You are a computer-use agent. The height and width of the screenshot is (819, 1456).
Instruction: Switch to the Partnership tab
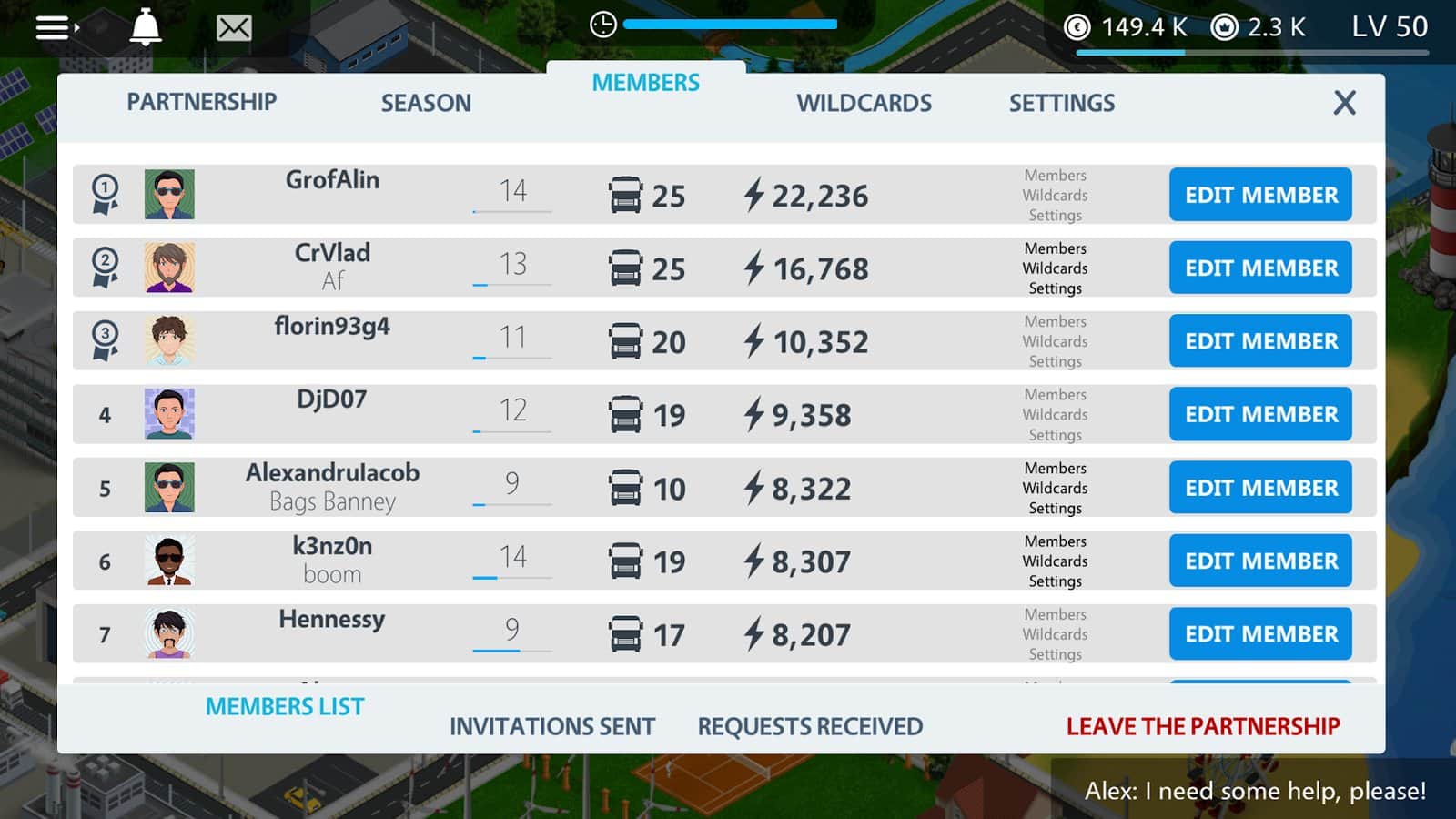tap(201, 102)
